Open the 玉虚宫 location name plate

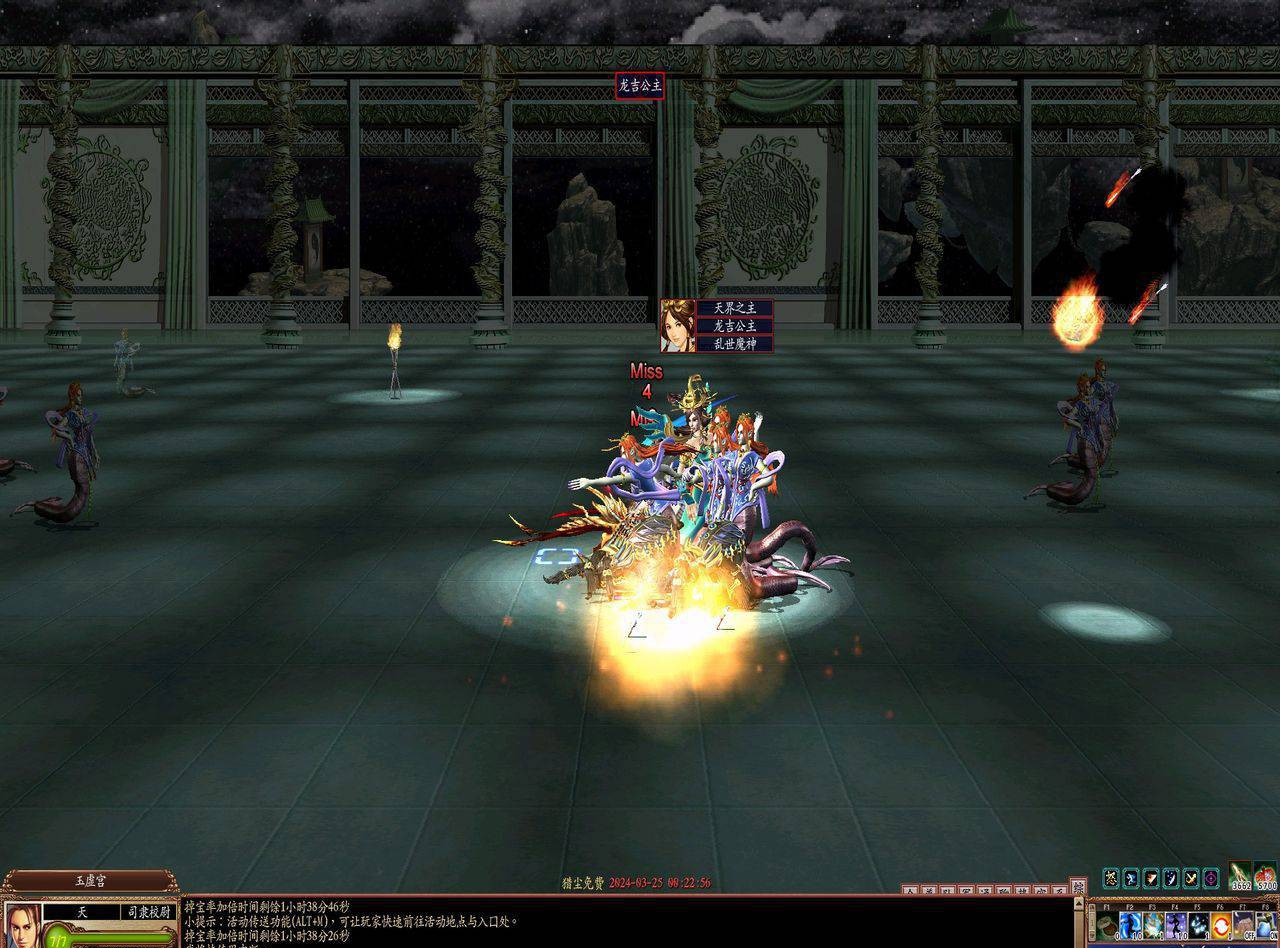tap(90, 882)
